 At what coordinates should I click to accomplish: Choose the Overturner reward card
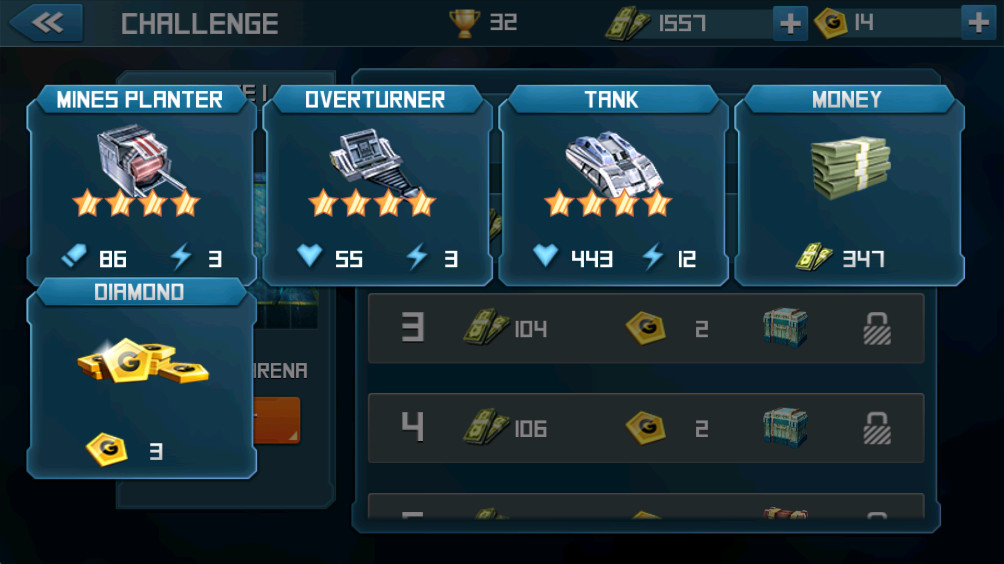377,185
